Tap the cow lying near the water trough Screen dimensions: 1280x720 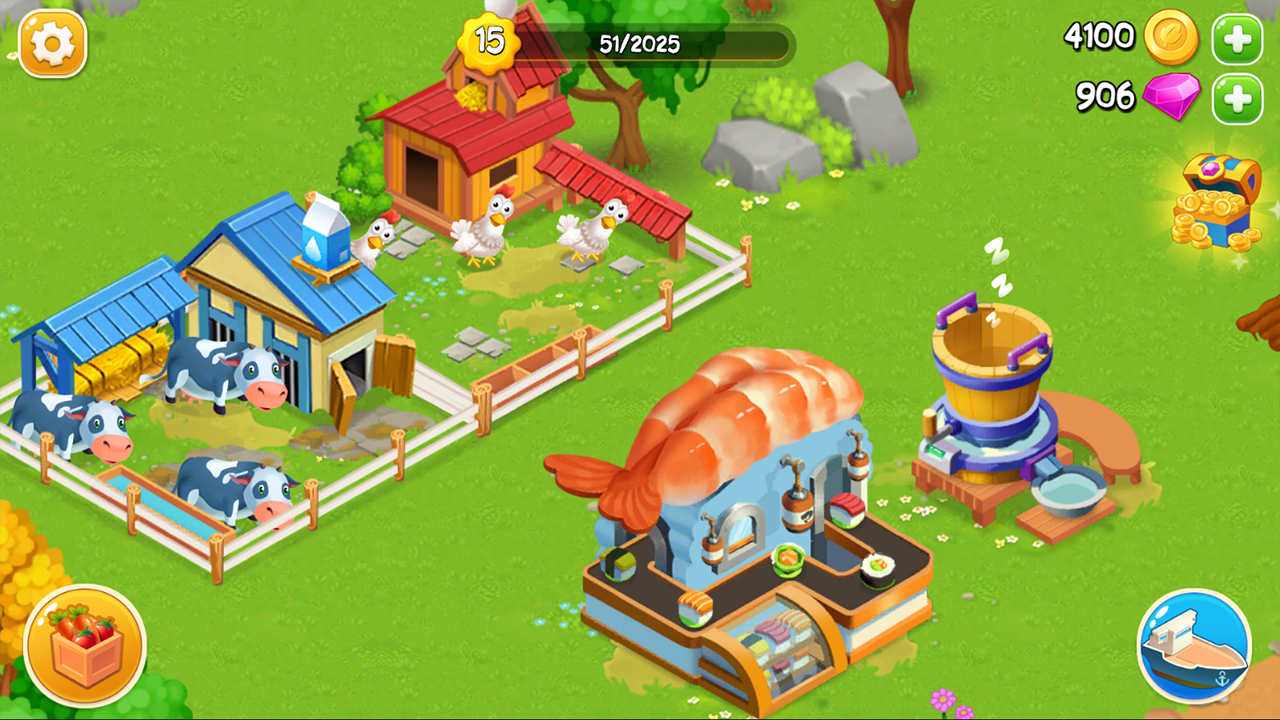point(230,485)
